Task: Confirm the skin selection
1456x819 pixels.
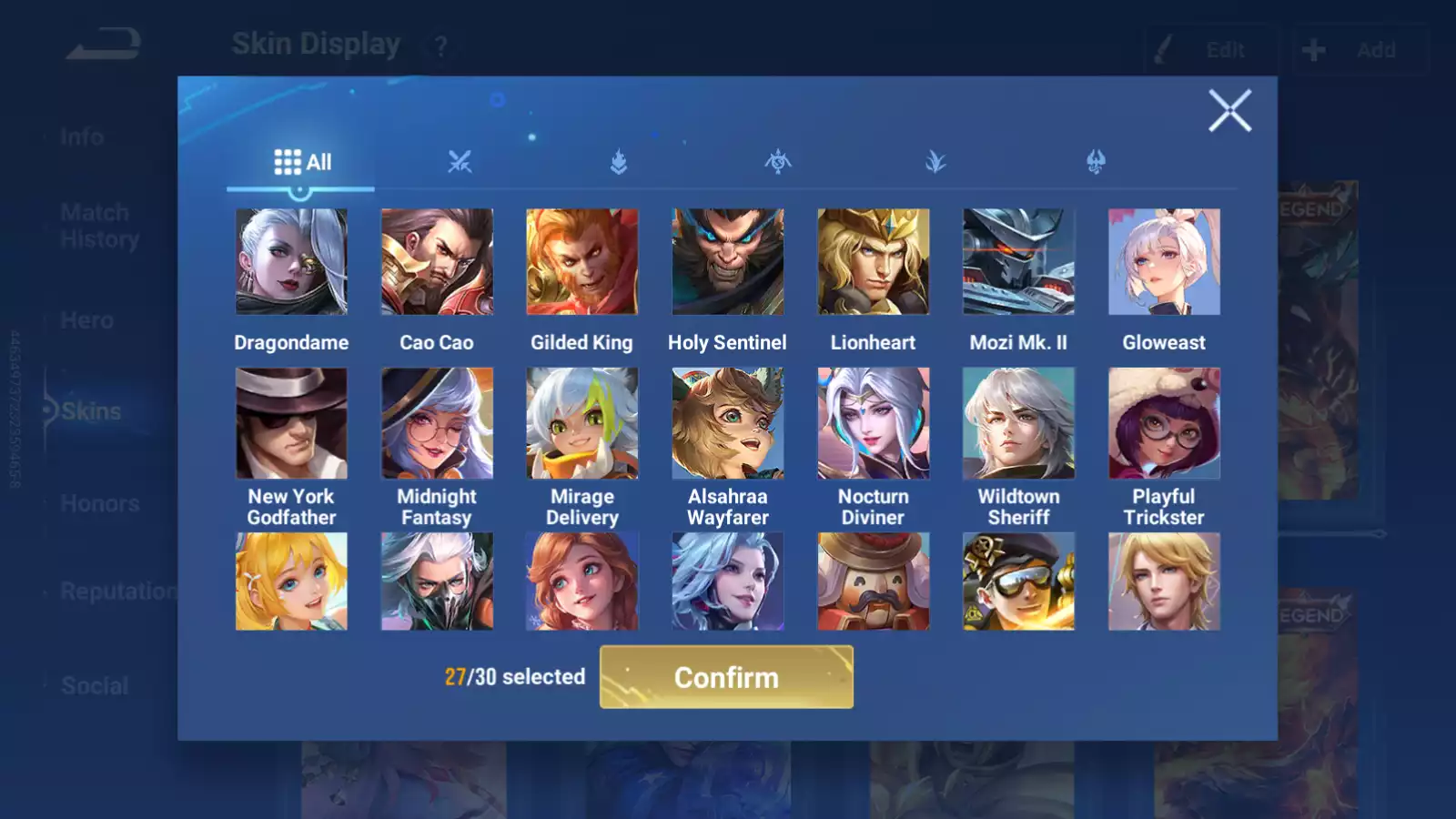Action: point(726,677)
